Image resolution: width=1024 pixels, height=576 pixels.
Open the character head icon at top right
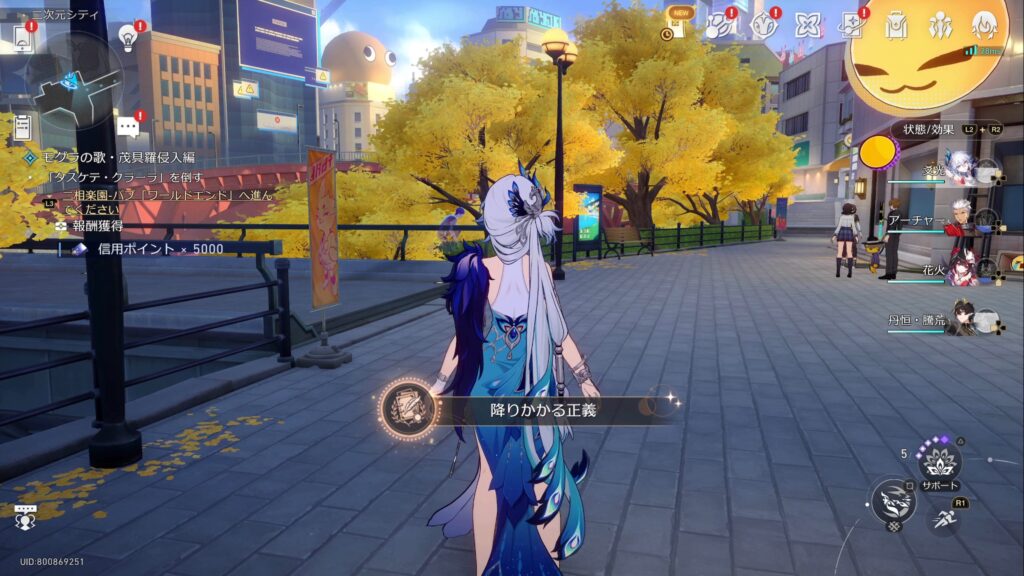click(985, 25)
